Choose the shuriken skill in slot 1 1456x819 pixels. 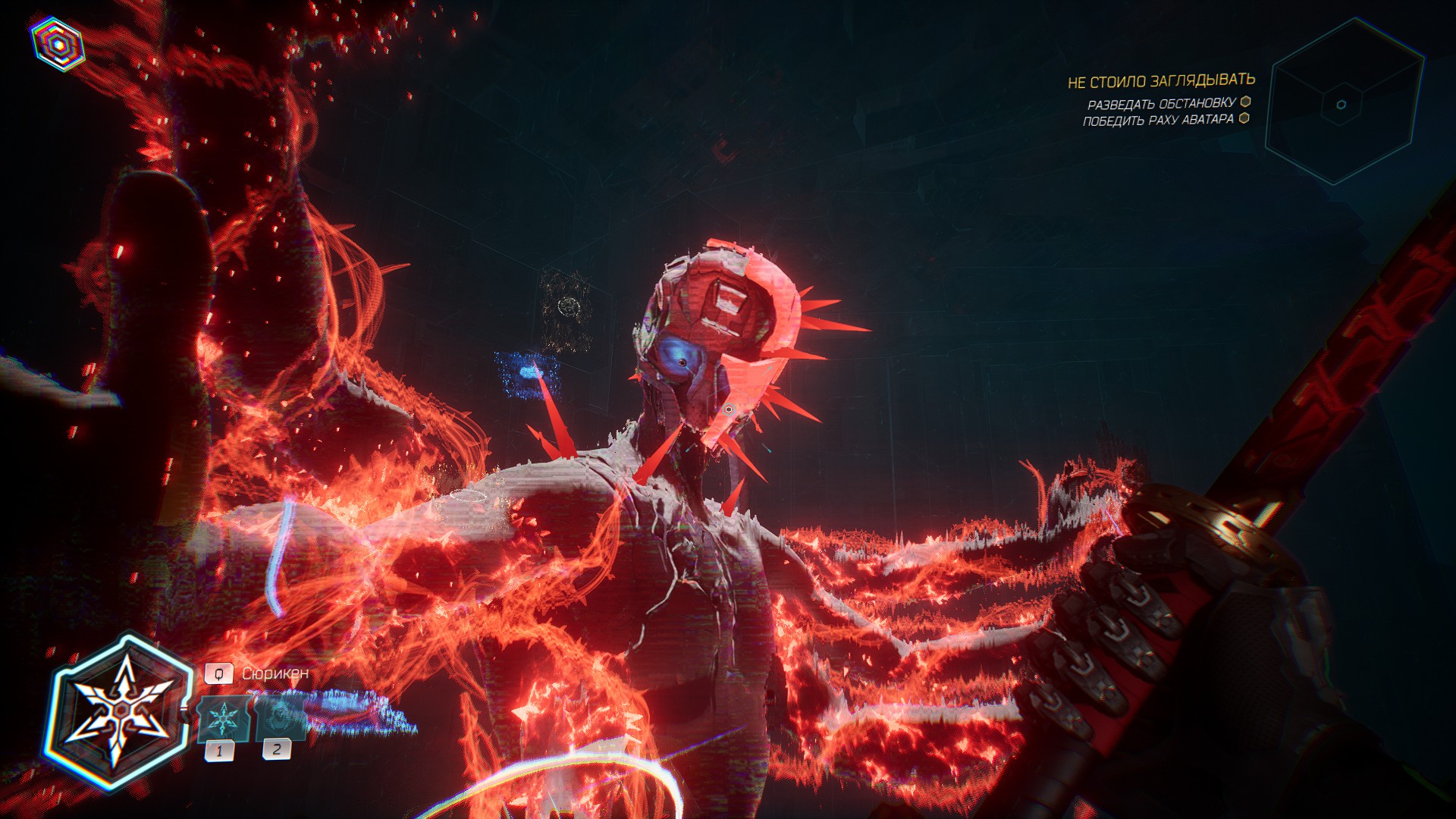(x=222, y=718)
